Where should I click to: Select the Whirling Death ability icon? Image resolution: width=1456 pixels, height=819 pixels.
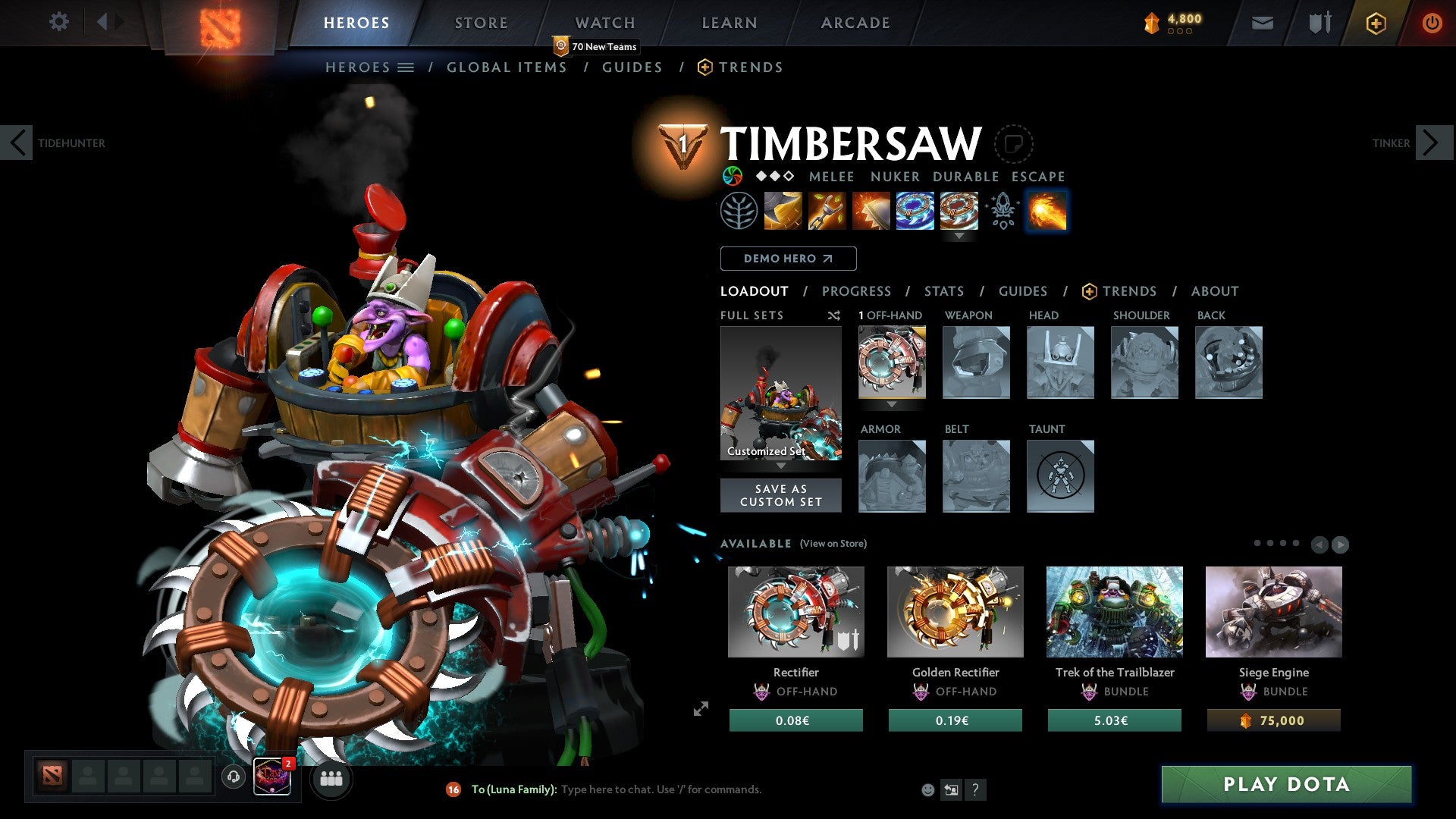pyautogui.click(x=782, y=212)
